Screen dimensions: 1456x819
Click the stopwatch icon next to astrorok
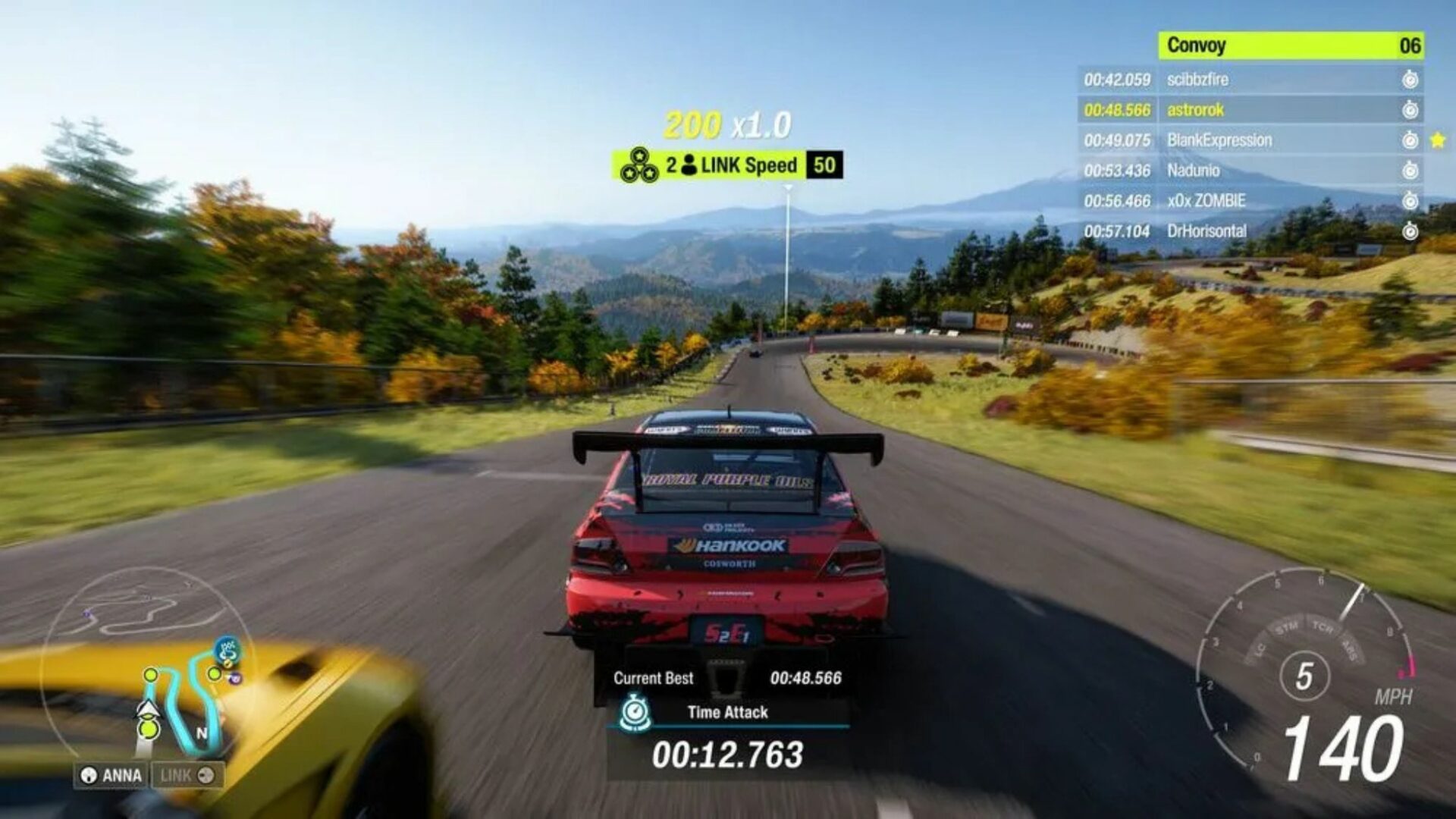tap(1410, 109)
